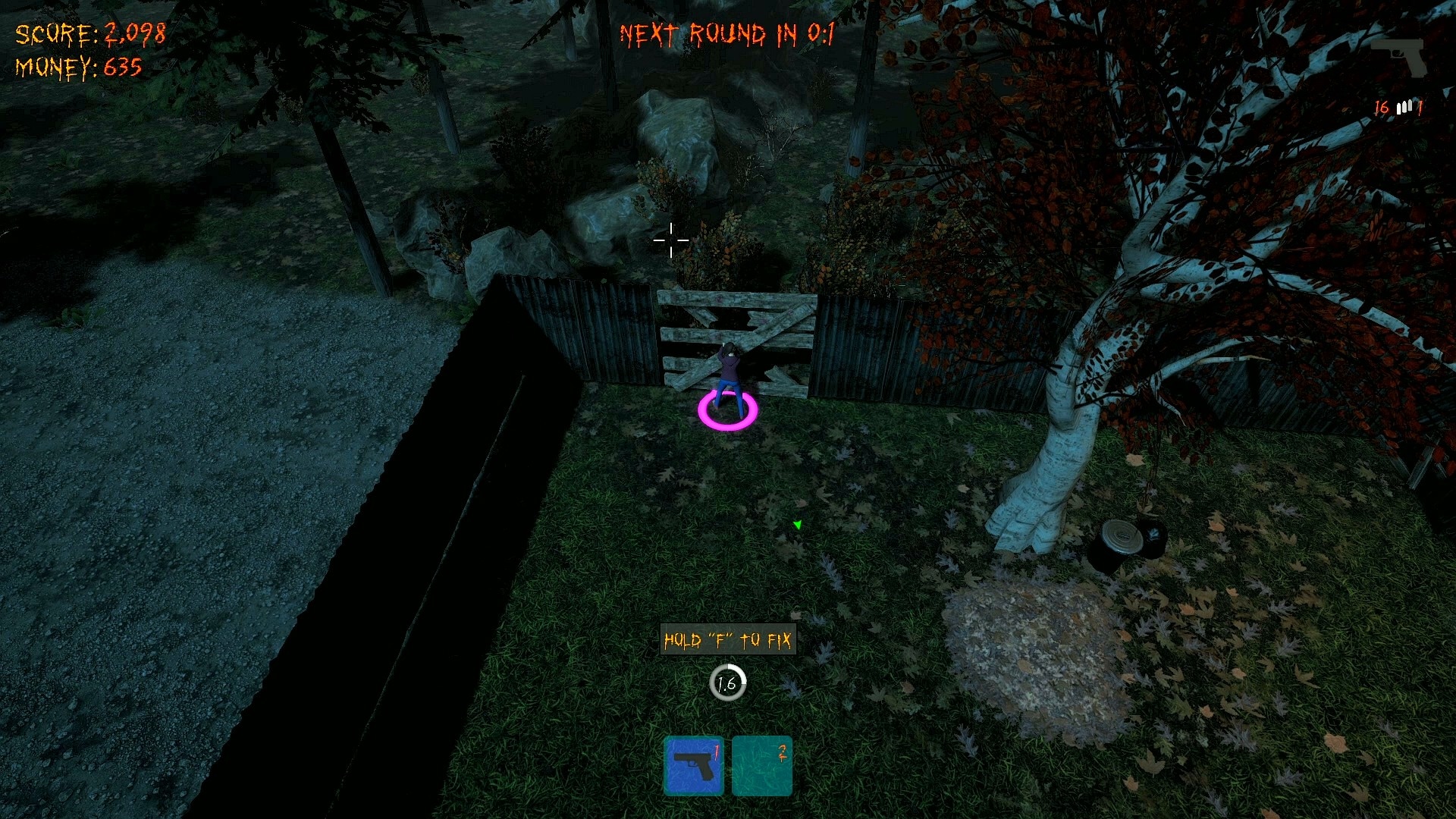Screen dimensions: 1456x819
Task: Click the crosshair at screen center
Action: click(670, 240)
